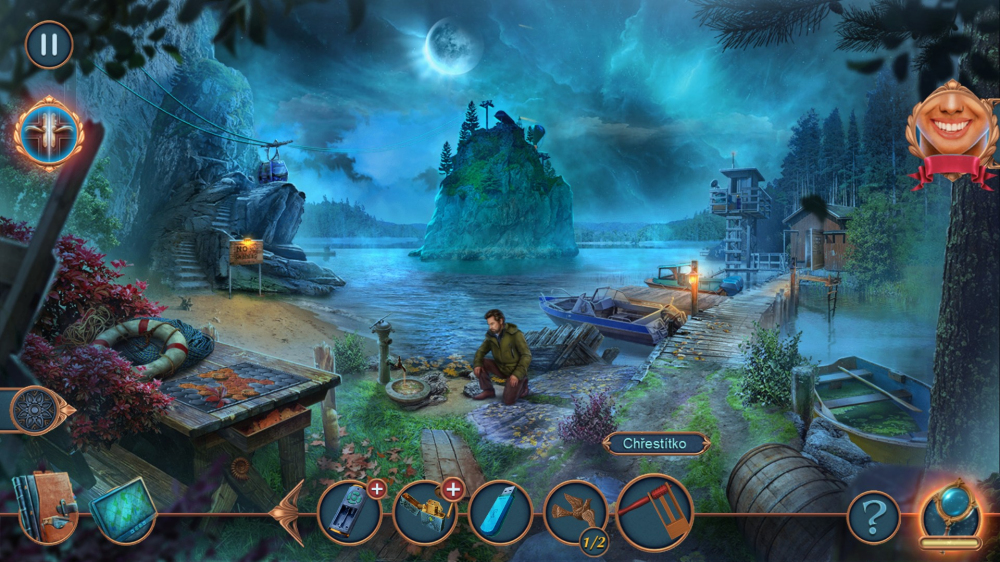
Task: Open the question mark hint help
Action: (873, 517)
